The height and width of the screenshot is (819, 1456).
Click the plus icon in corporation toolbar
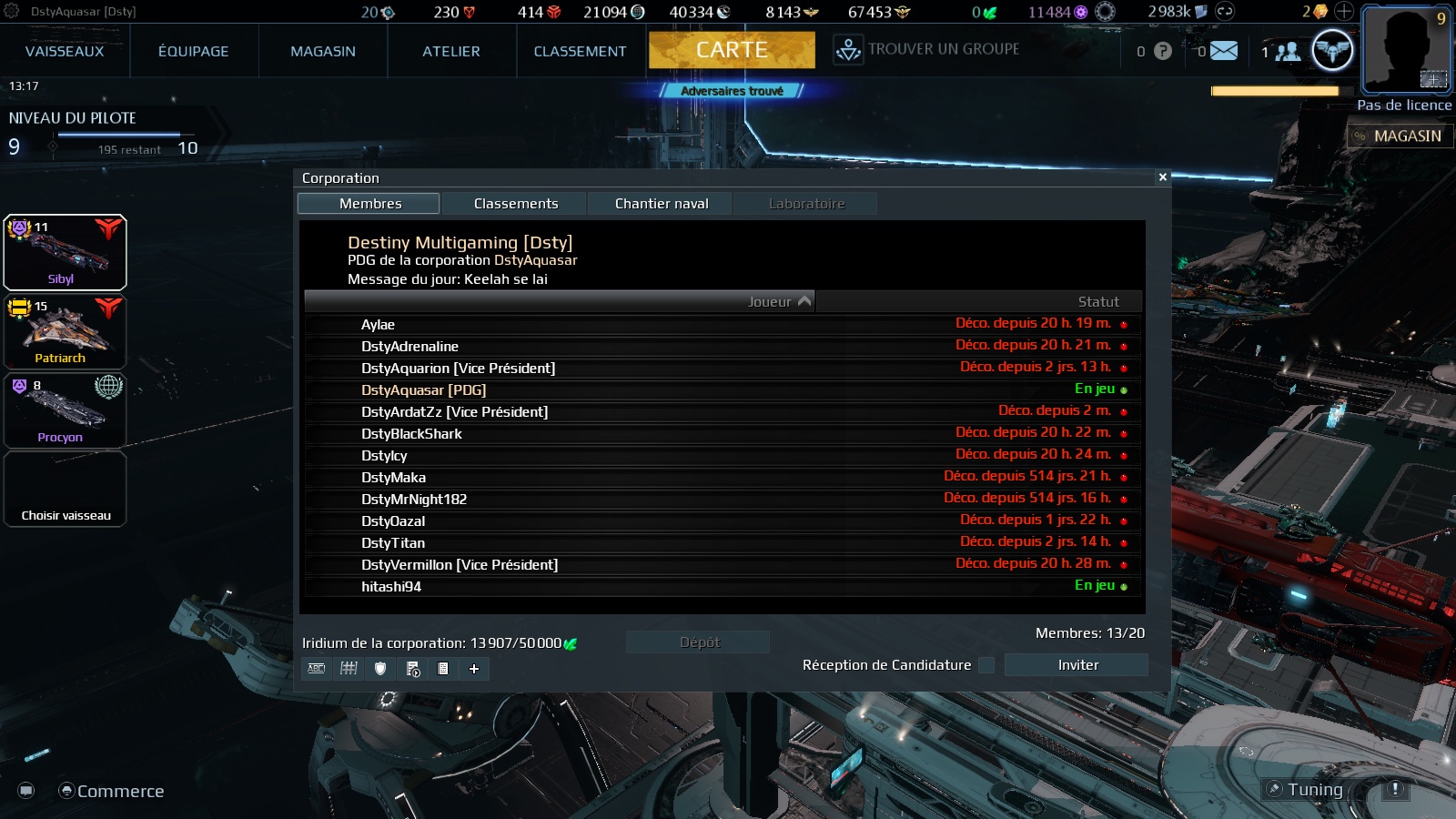point(473,669)
